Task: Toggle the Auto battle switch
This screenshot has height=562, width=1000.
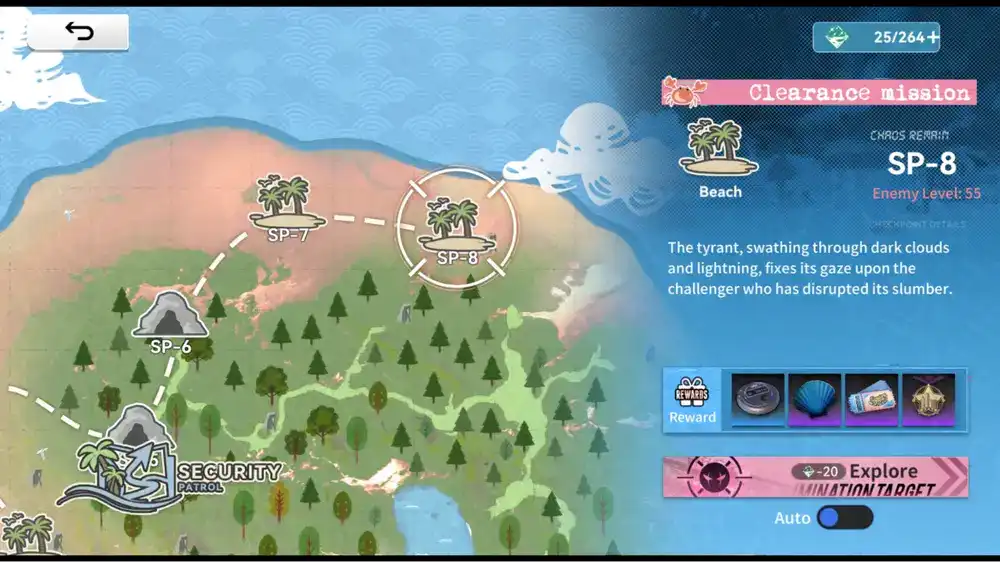Action: coord(845,518)
